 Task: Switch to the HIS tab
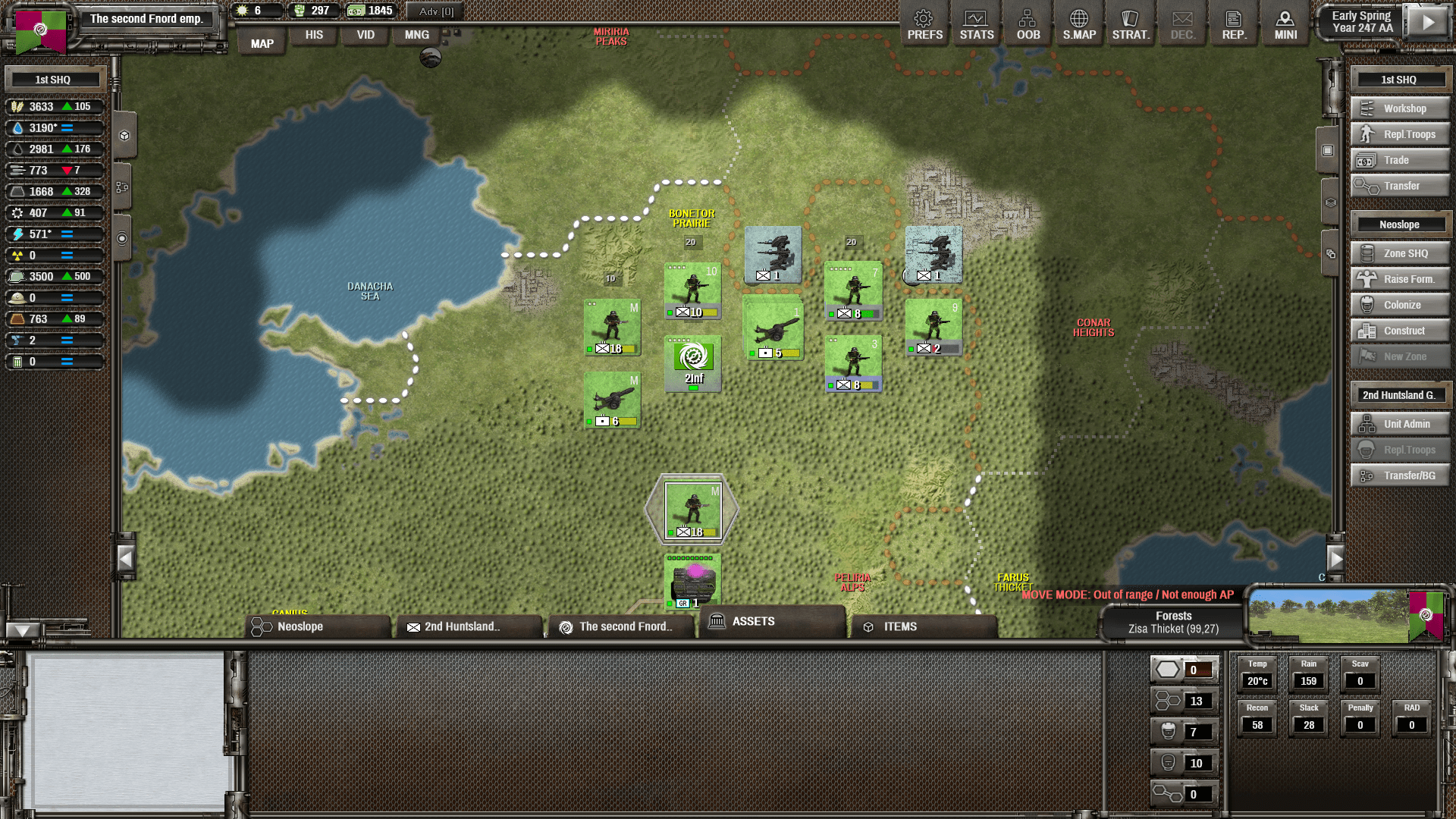[314, 35]
